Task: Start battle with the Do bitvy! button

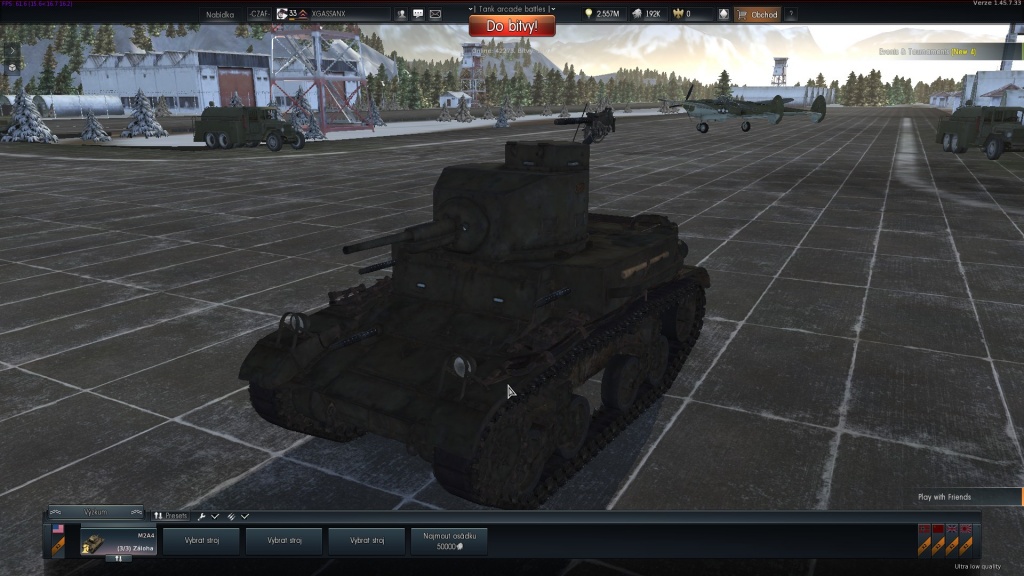Action: (510, 25)
